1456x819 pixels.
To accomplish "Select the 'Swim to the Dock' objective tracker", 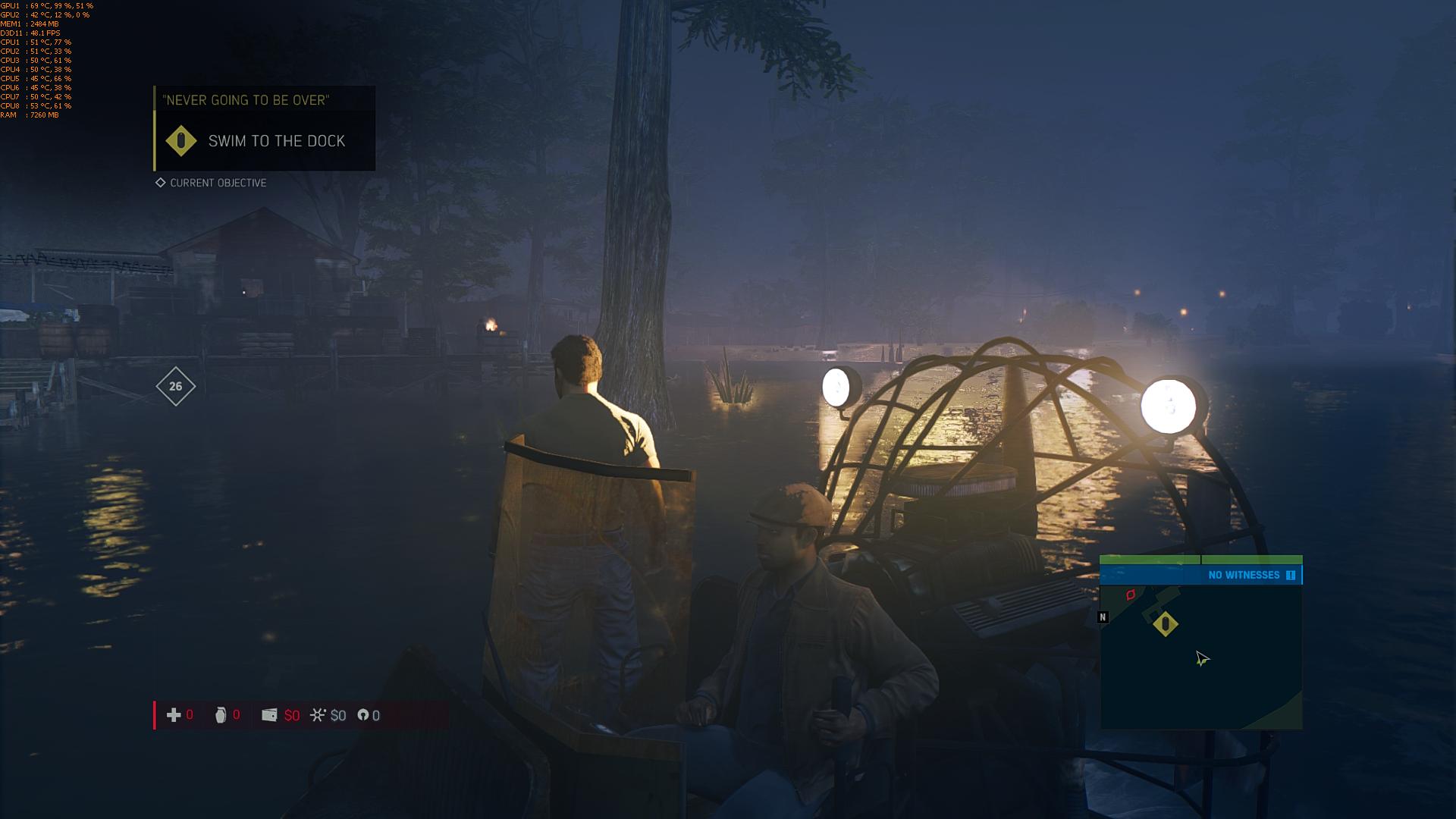I will 264,141.
